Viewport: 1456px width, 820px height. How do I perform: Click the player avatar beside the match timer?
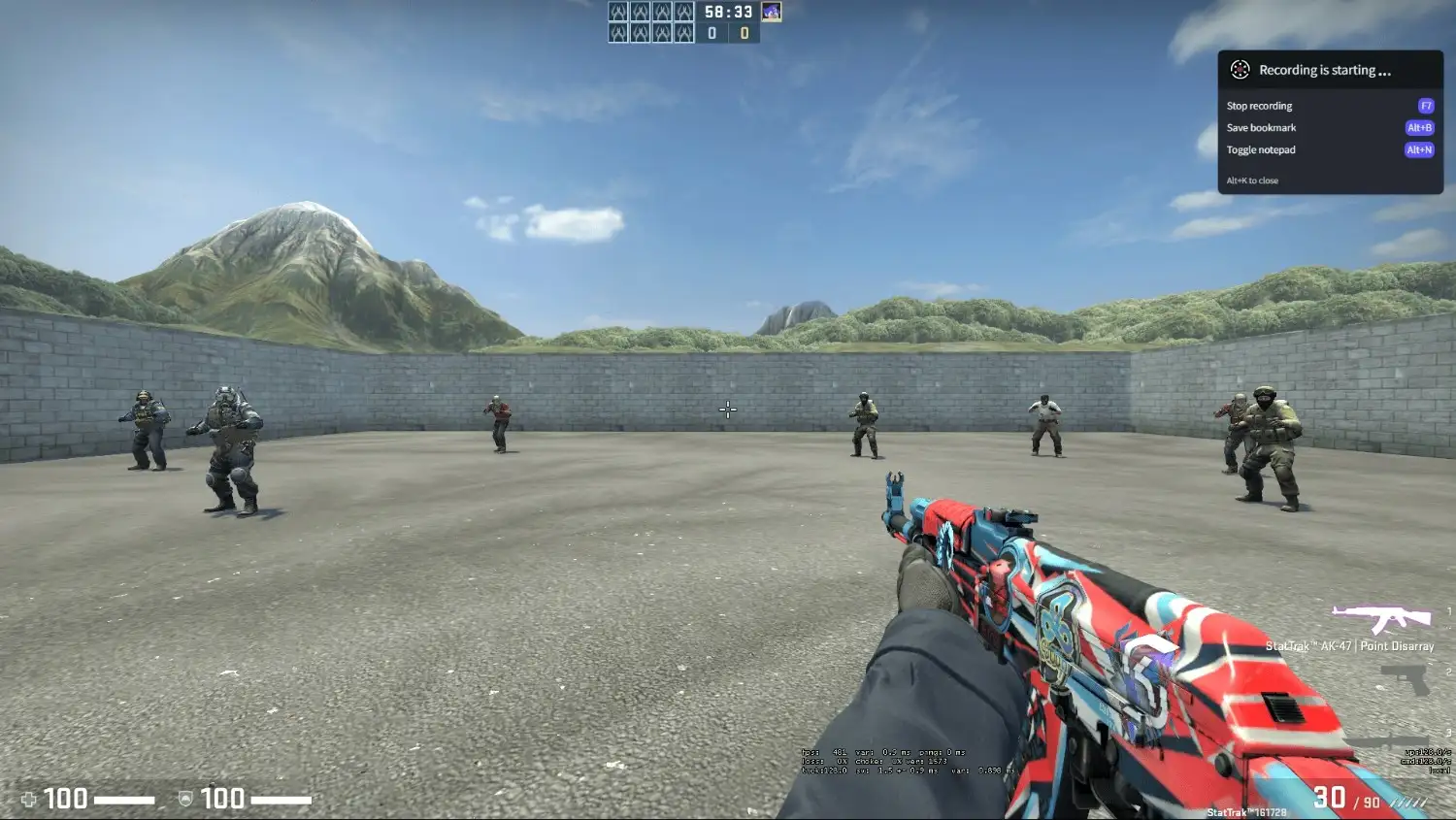click(x=772, y=13)
